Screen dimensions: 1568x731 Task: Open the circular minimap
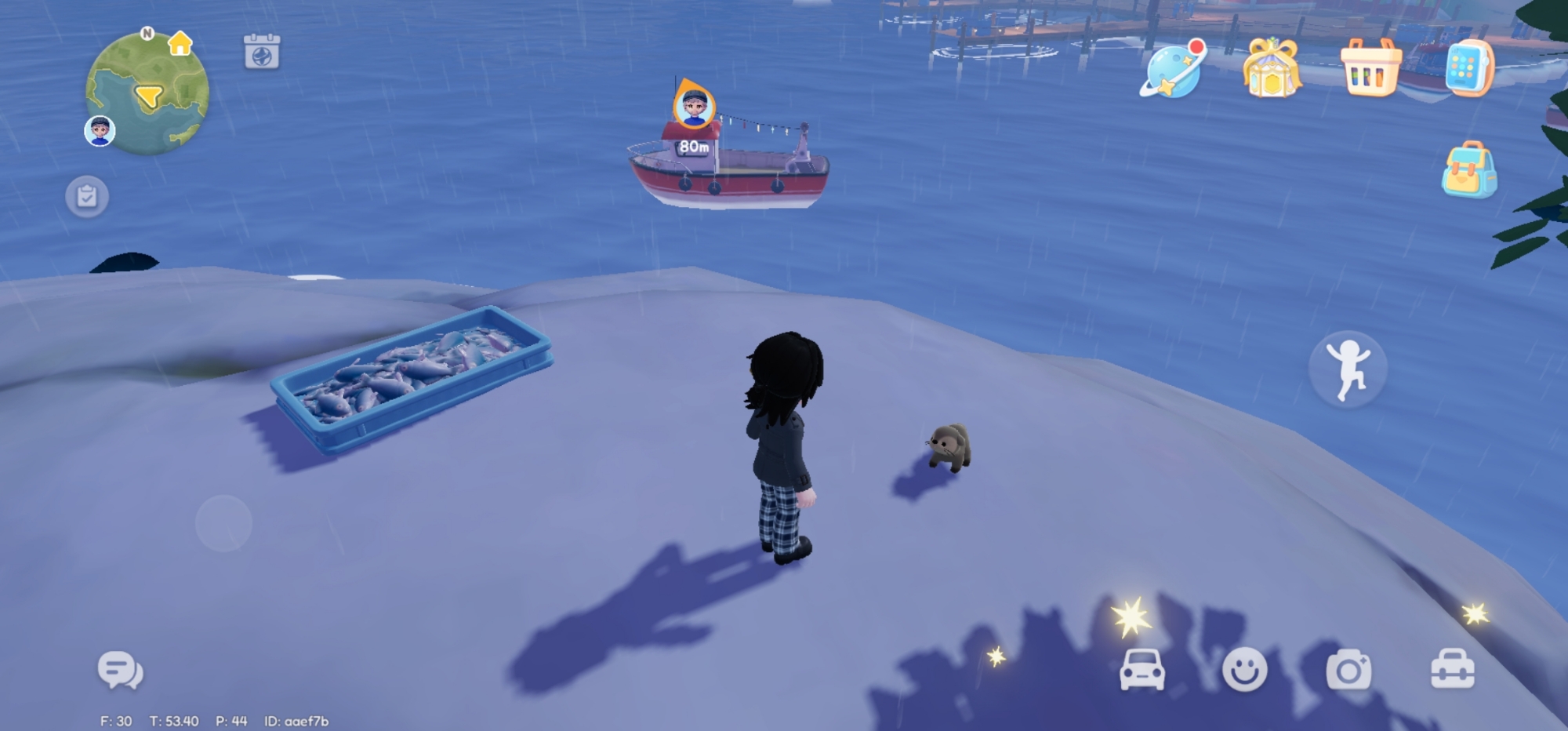[x=147, y=94]
